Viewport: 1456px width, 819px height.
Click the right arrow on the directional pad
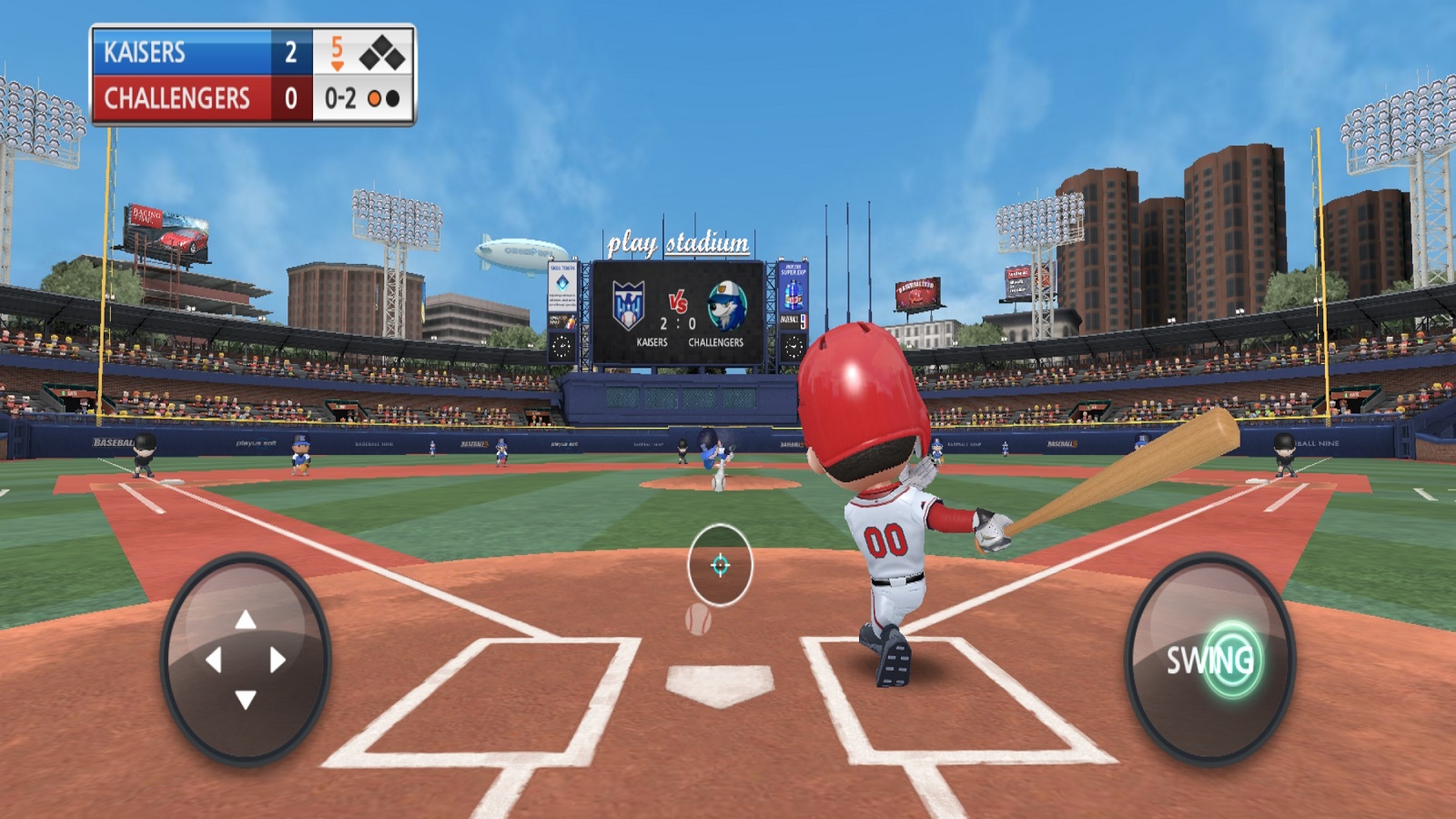tap(278, 660)
